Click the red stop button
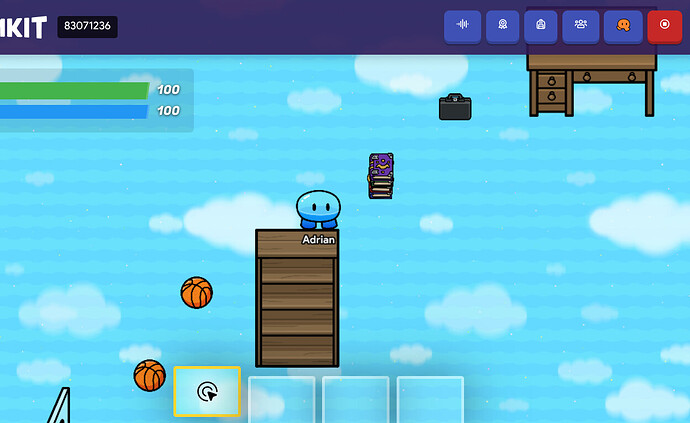This screenshot has width=690, height=423. pos(664,26)
